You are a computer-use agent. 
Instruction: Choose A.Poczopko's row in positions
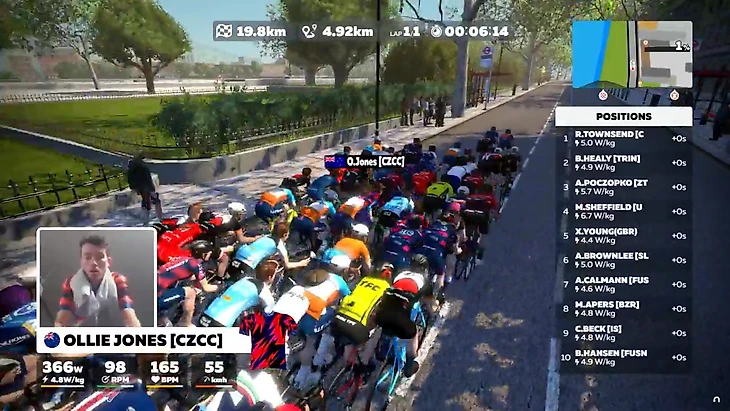tap(623, 187)
